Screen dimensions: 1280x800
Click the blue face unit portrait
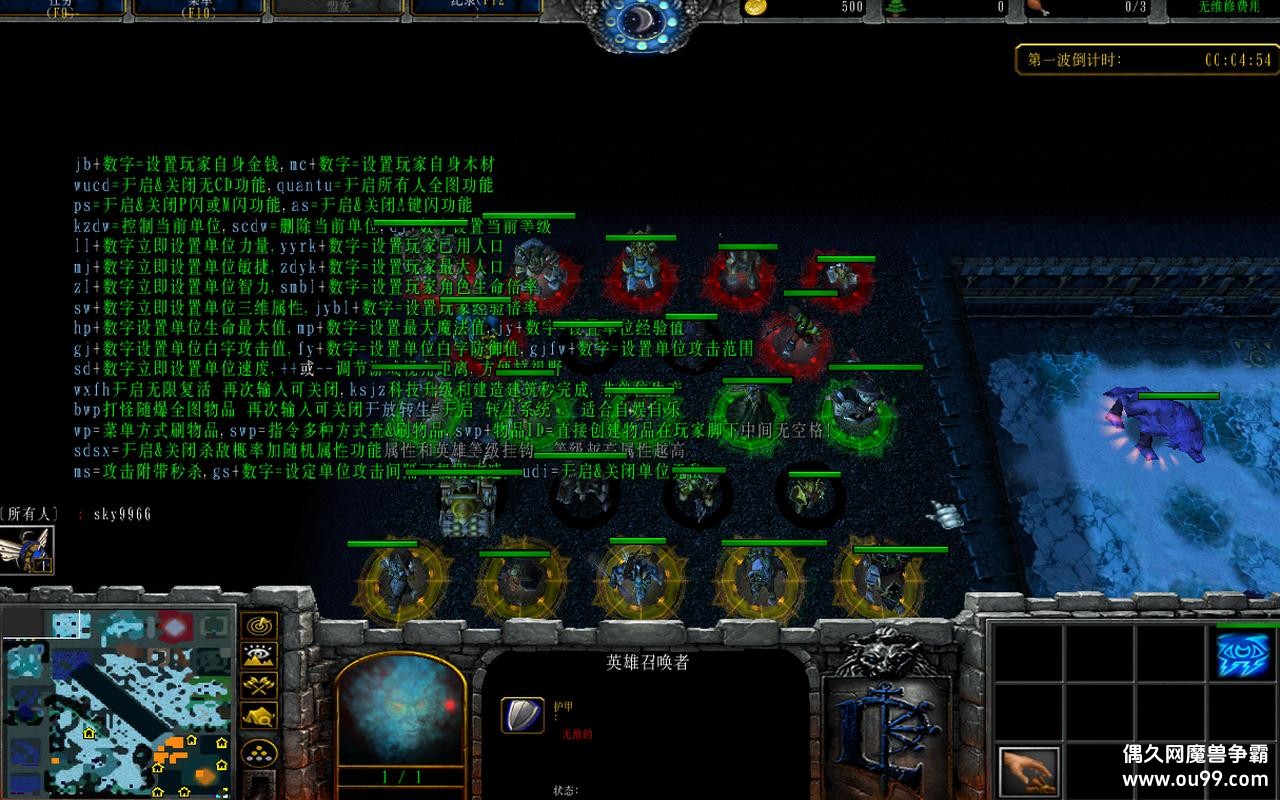click(400, 712)
